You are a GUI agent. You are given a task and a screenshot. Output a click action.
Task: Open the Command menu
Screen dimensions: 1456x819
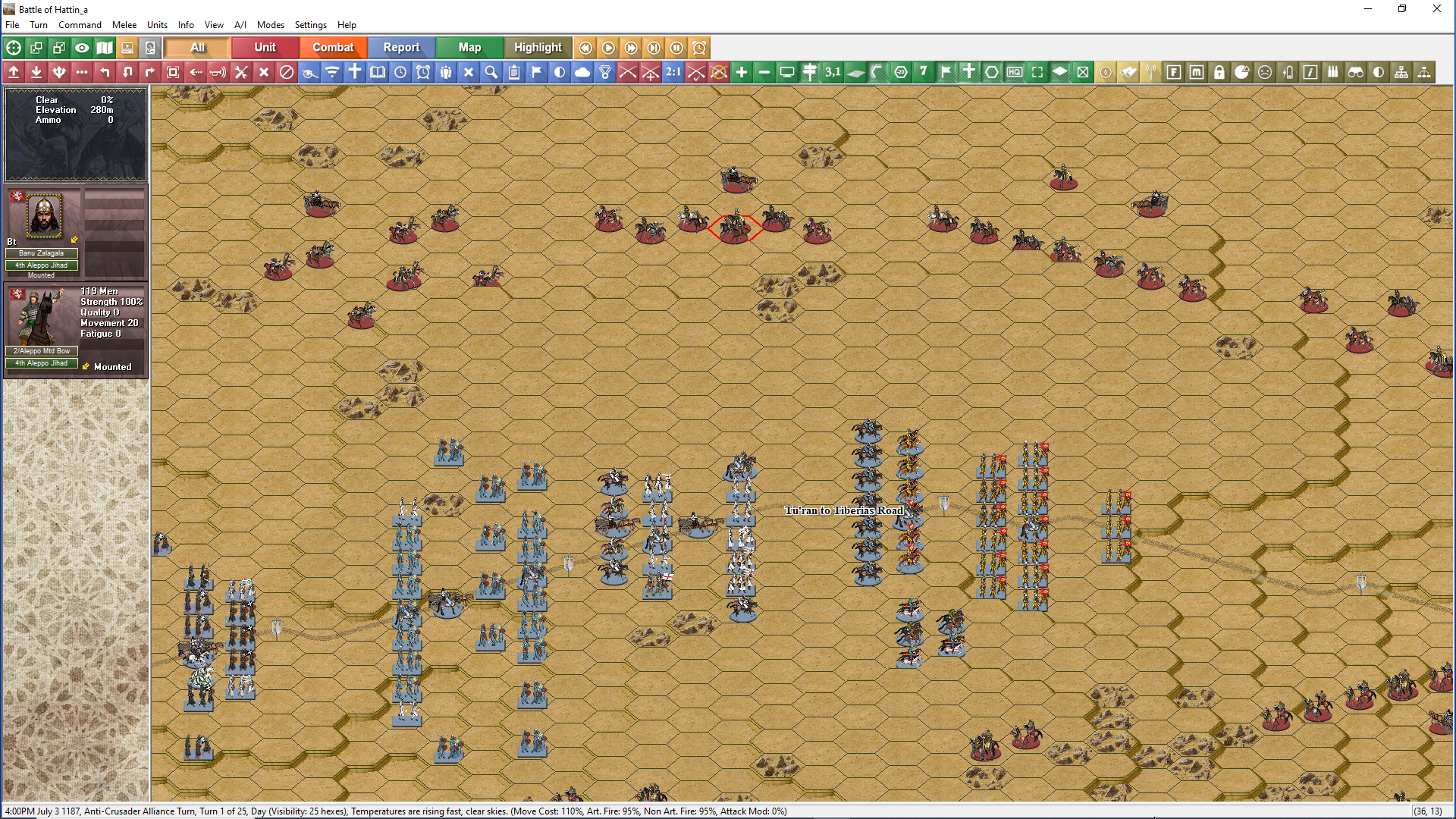click(80, 25)
